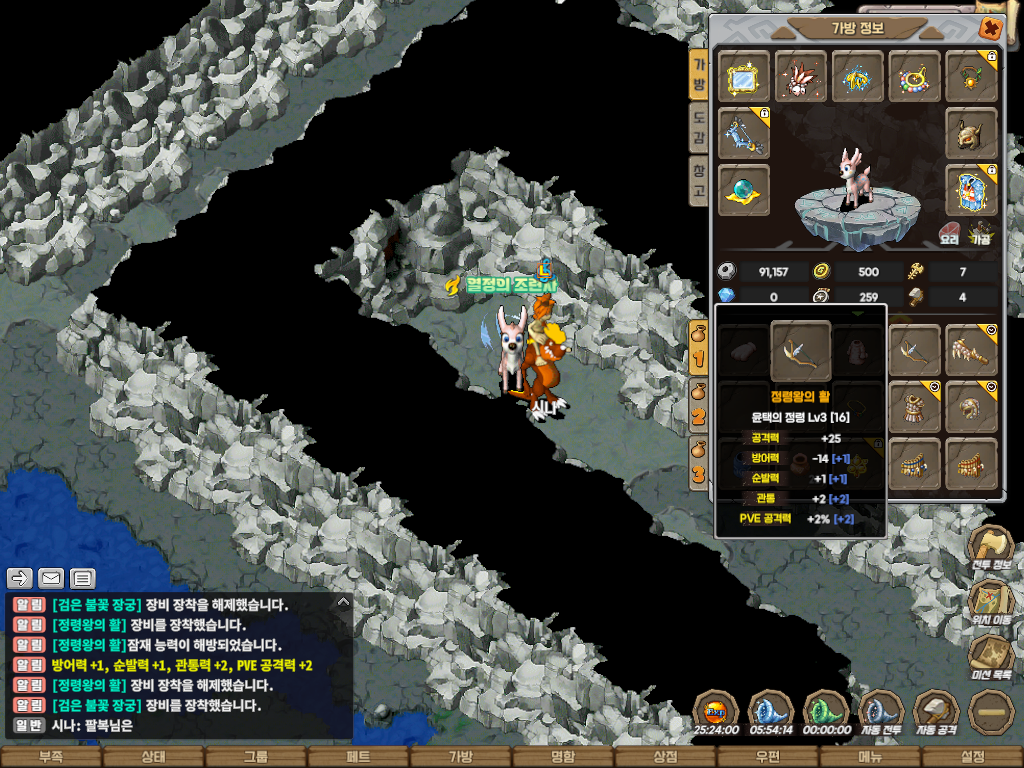Viewport: 1024px width, 768px height.
Task: Open the 설정 settings menu
Action: click(972, 757)
